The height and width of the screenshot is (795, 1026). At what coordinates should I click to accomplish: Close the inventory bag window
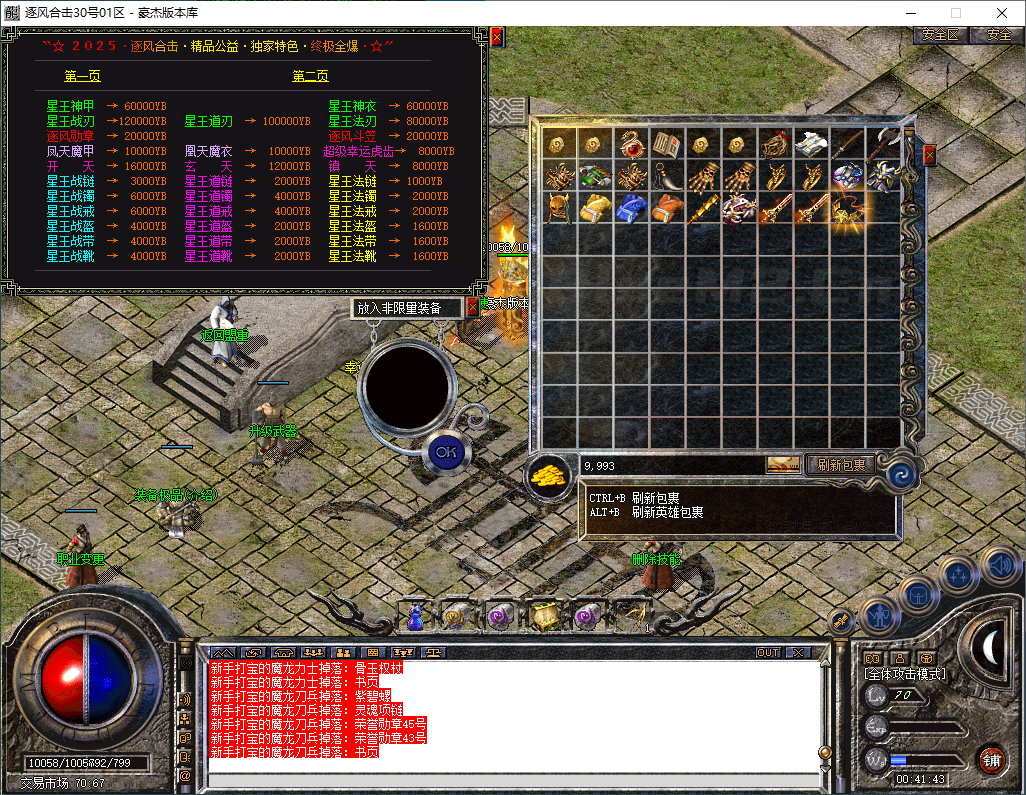click(929, 155)
